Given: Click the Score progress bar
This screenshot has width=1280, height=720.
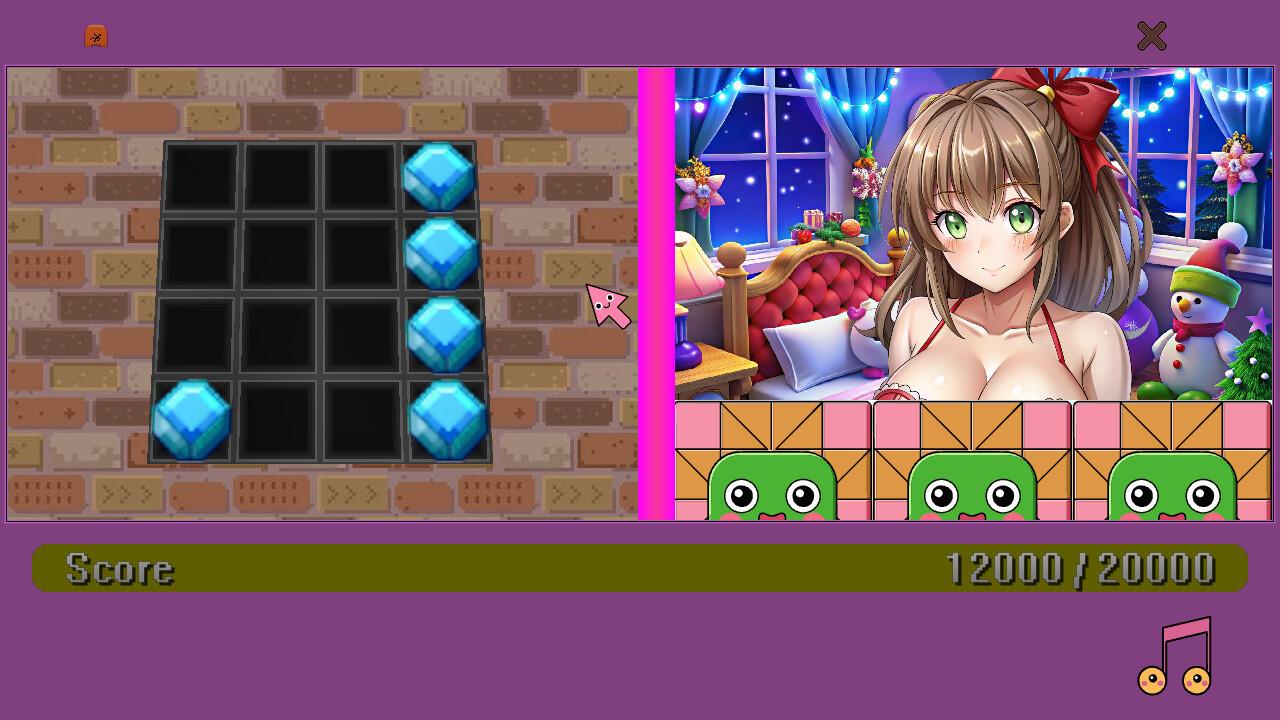Looking at the screenshot, I should 640,568.
